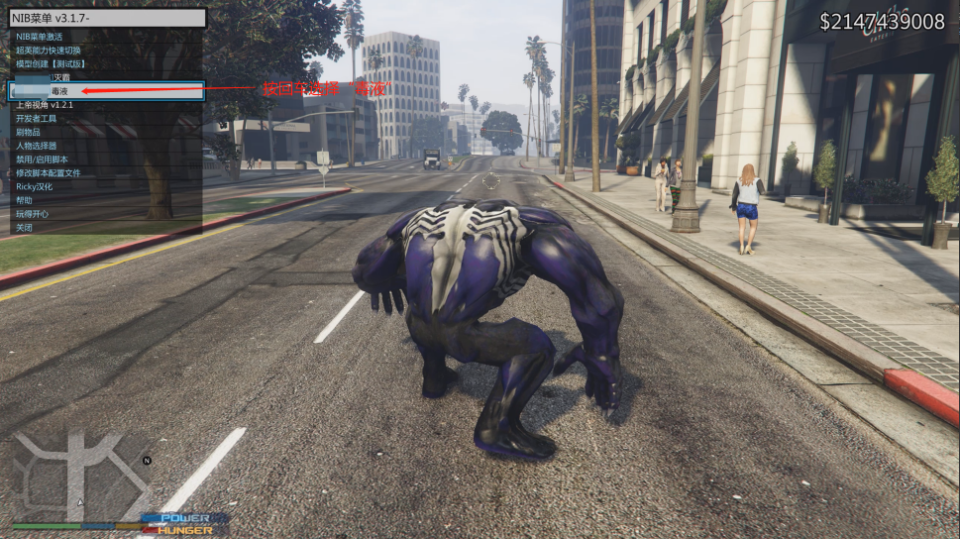Viewport: 960px width, 539px height.
Task: Choose the 刷物品 option
Action: click(x=28, y=132)
